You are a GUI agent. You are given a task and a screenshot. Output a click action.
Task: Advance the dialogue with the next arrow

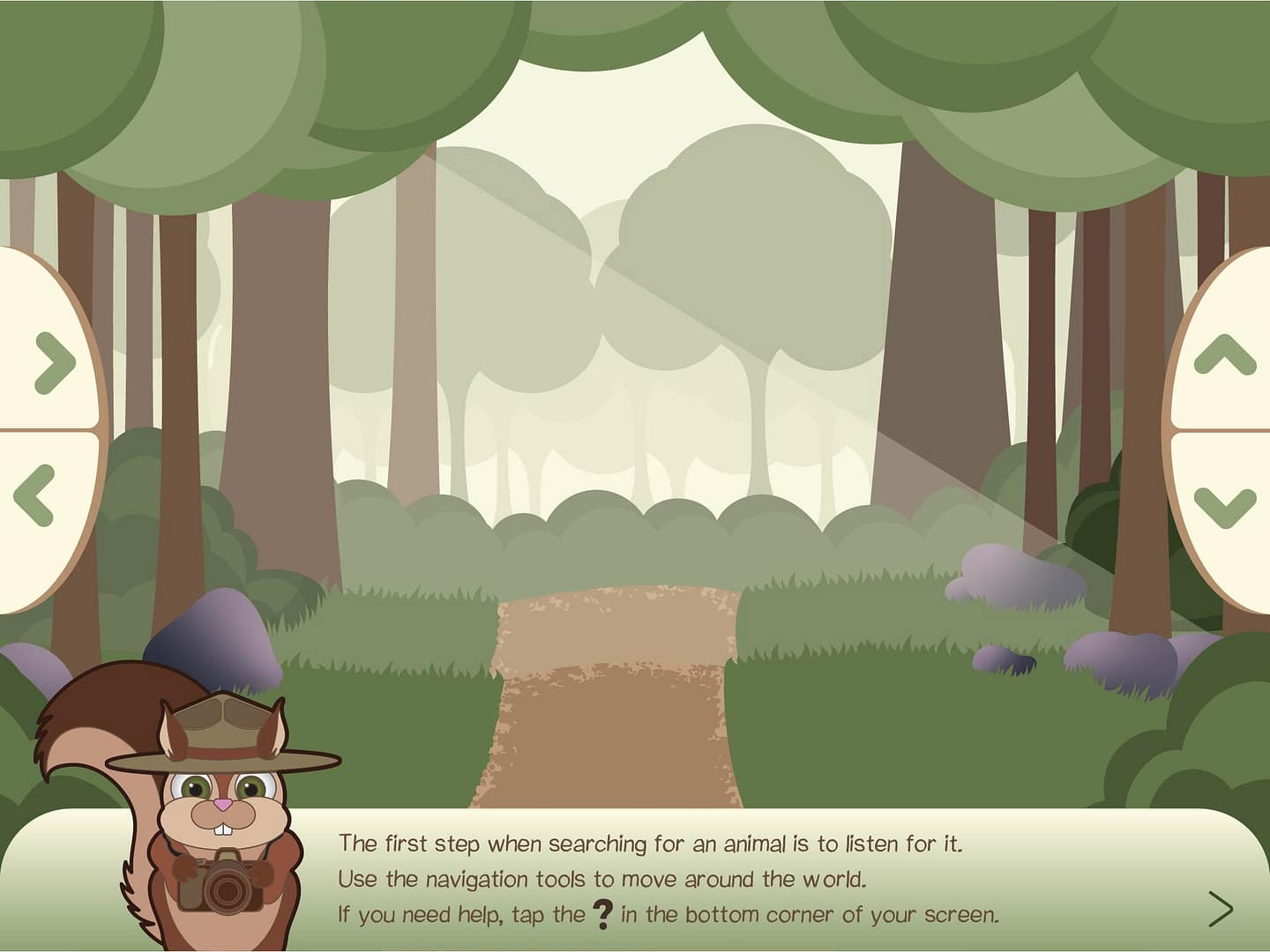1221,909
